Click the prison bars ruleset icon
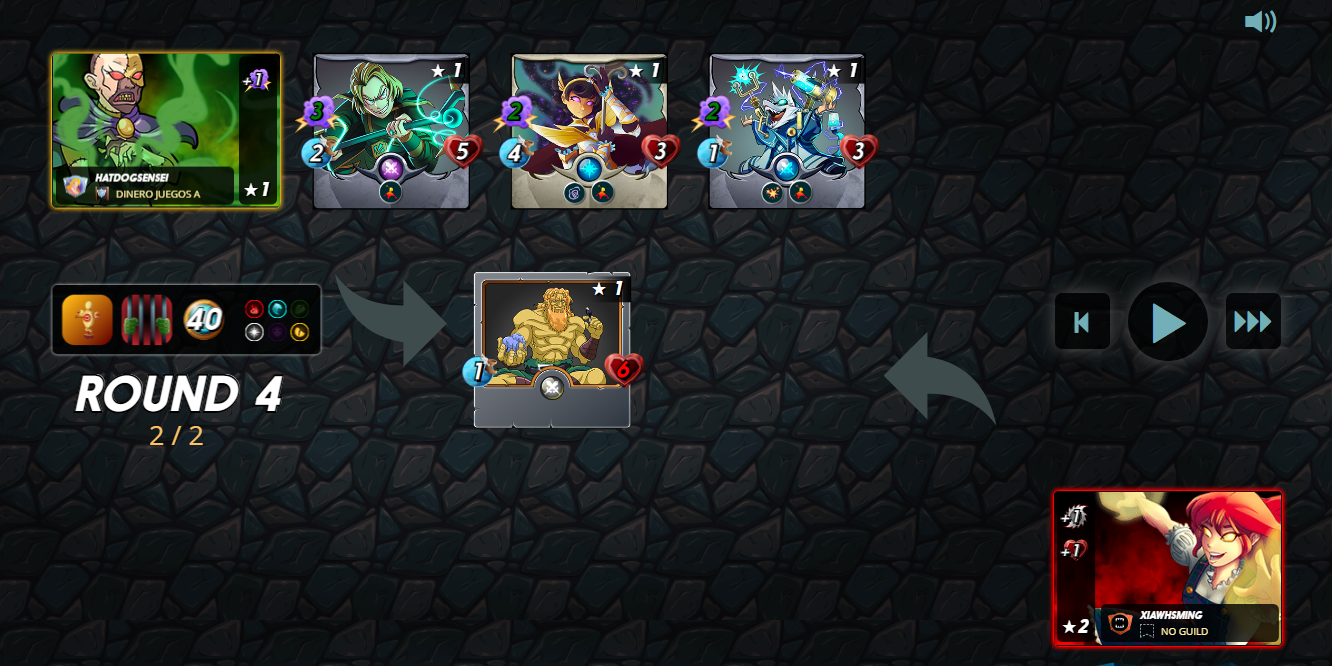 [146, 320]
